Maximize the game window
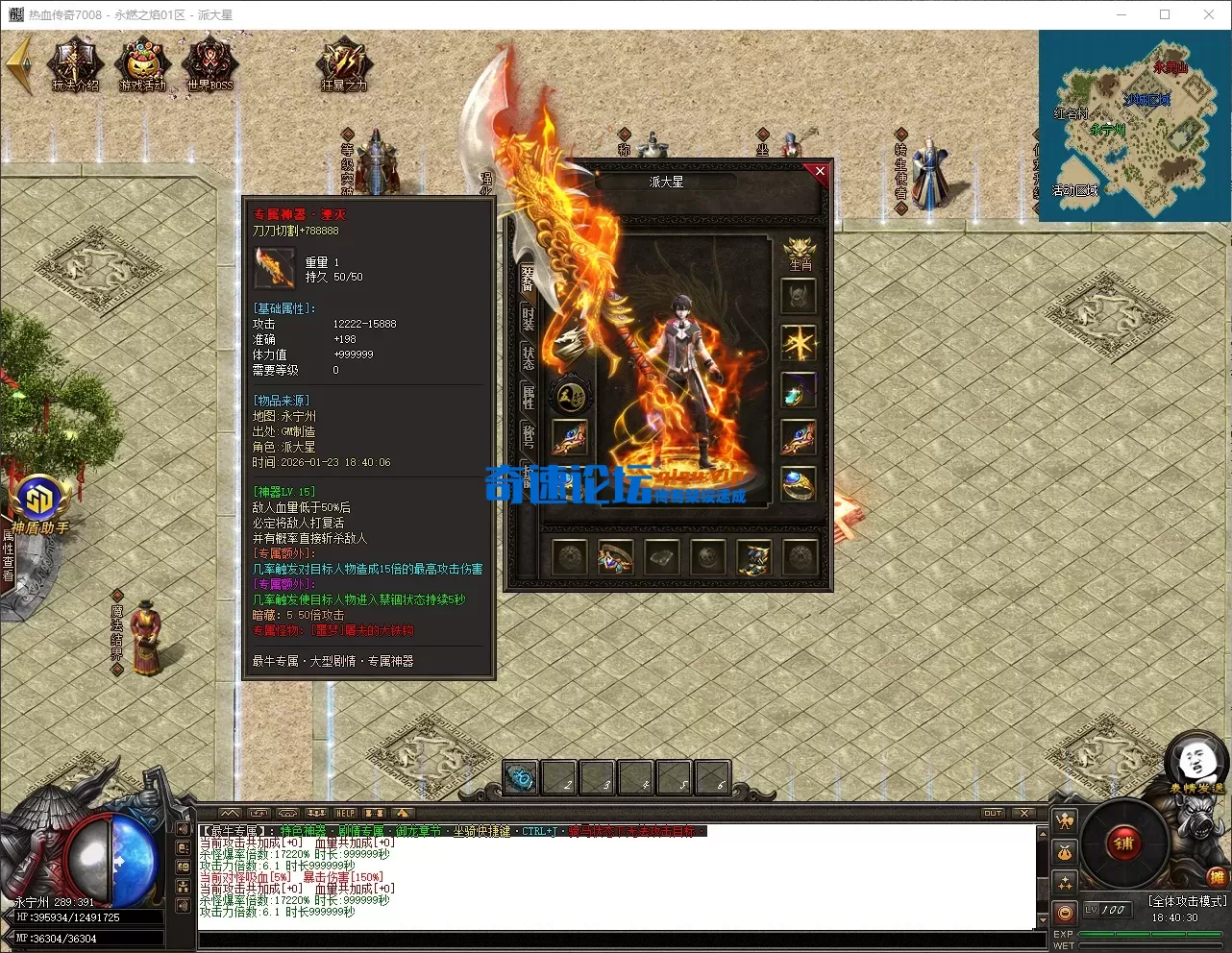1232x953 pixels. (x=1165, y=14)
